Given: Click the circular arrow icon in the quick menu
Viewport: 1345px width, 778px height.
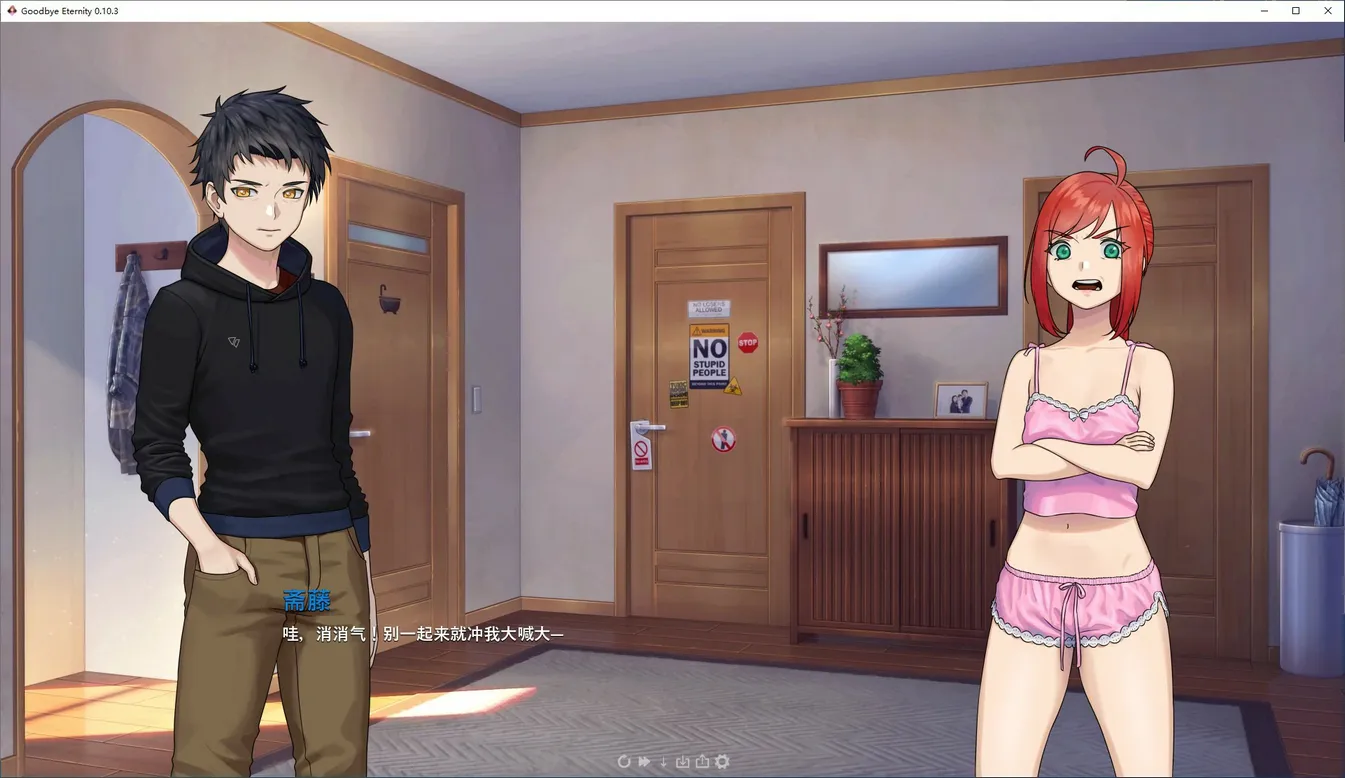Looking at the screenshot, I should (x=624, y=762).
